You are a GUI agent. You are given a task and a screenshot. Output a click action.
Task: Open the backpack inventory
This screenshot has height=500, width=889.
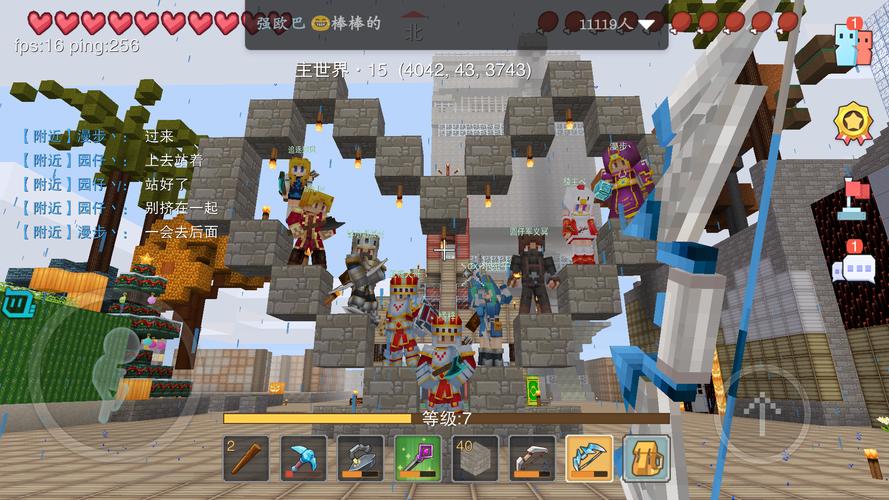pos(647,458)
